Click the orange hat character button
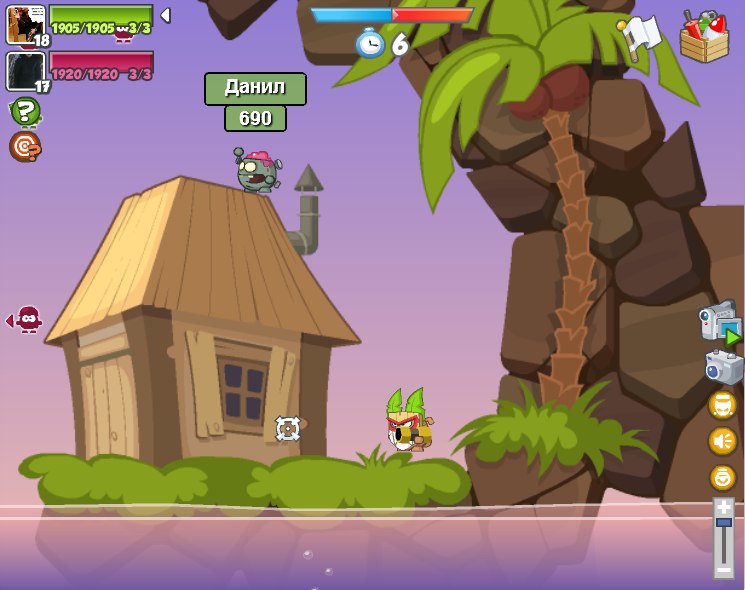745x590 pixels. pyautogui.click(x=722, y=404)
